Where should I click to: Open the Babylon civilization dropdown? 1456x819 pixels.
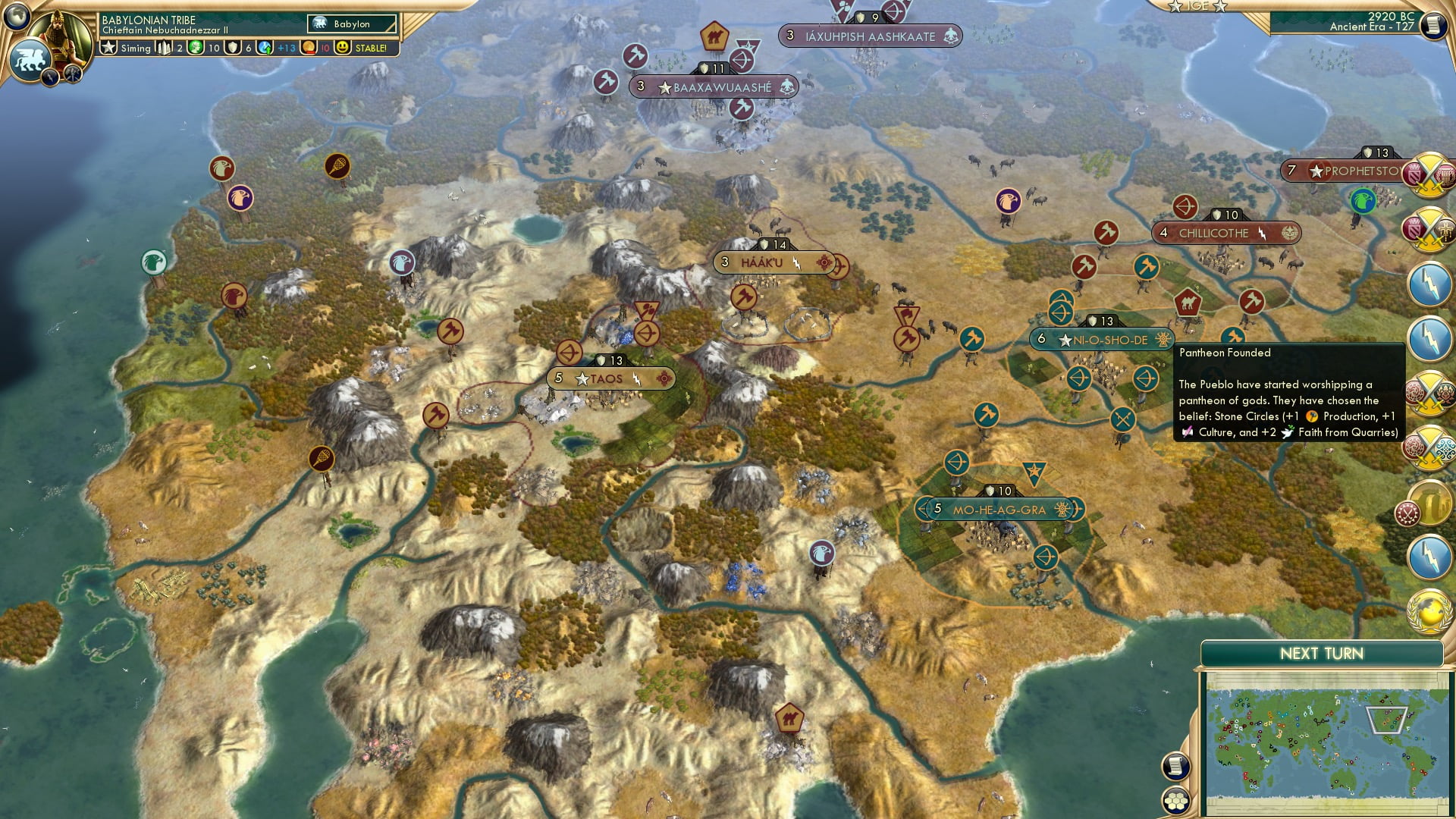click(352, 24)
